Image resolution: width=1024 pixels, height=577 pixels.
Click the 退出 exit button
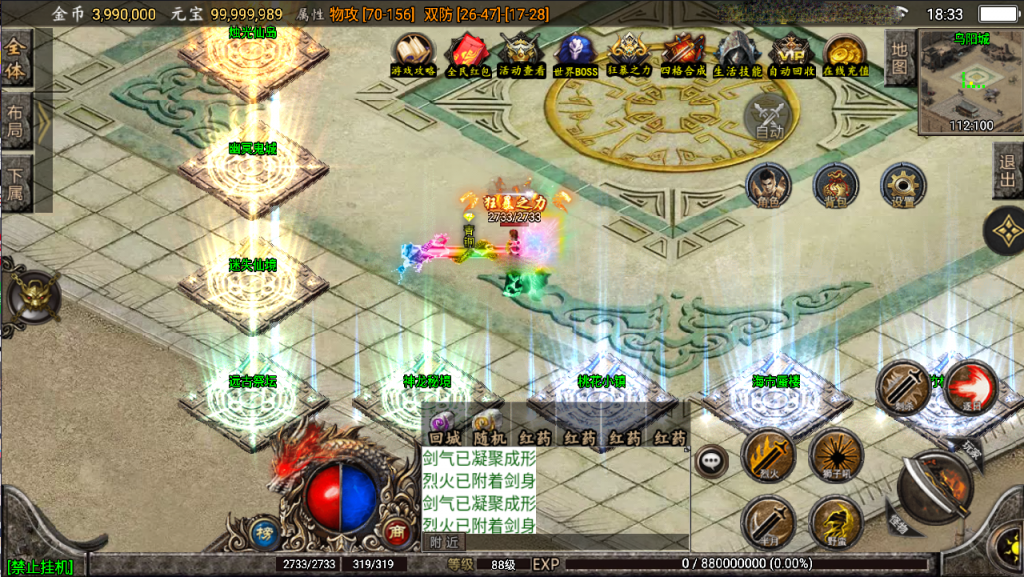point(1008,171)
